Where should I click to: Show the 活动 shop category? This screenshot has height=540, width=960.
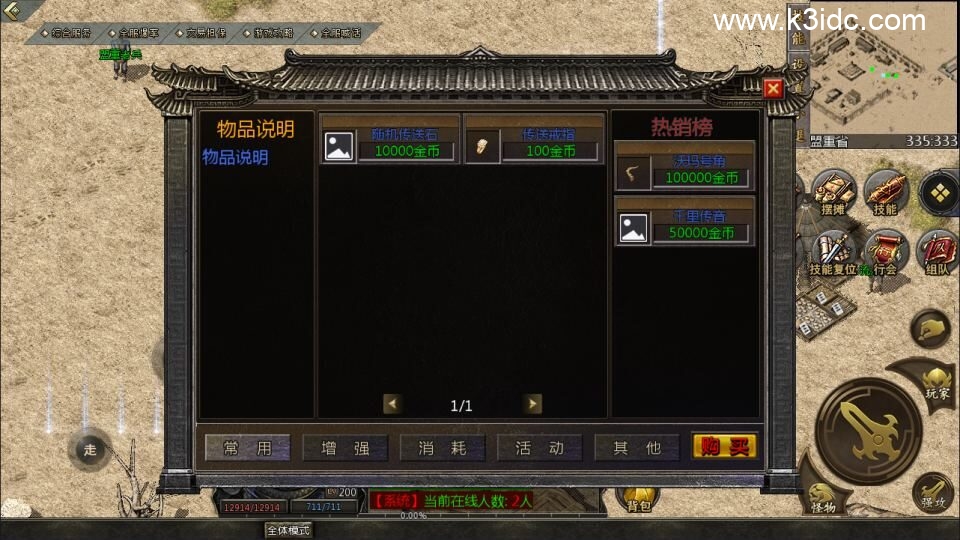coord(540,448)
